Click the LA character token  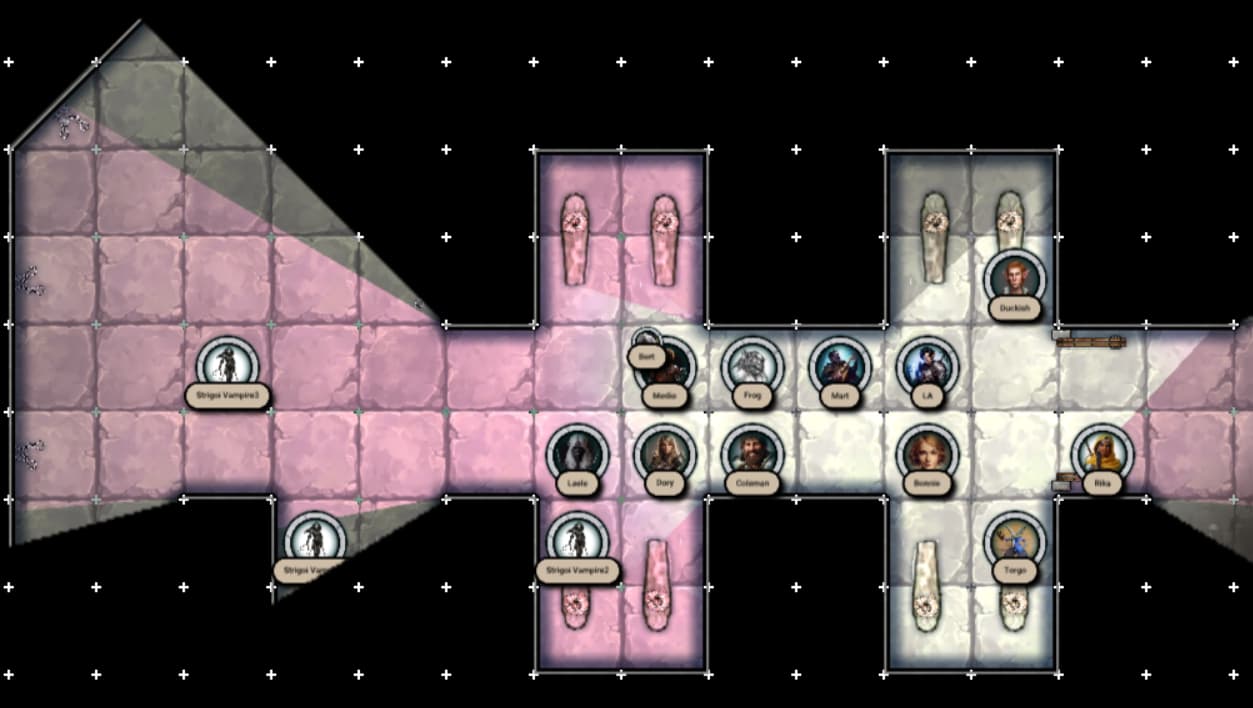(927, 366)
